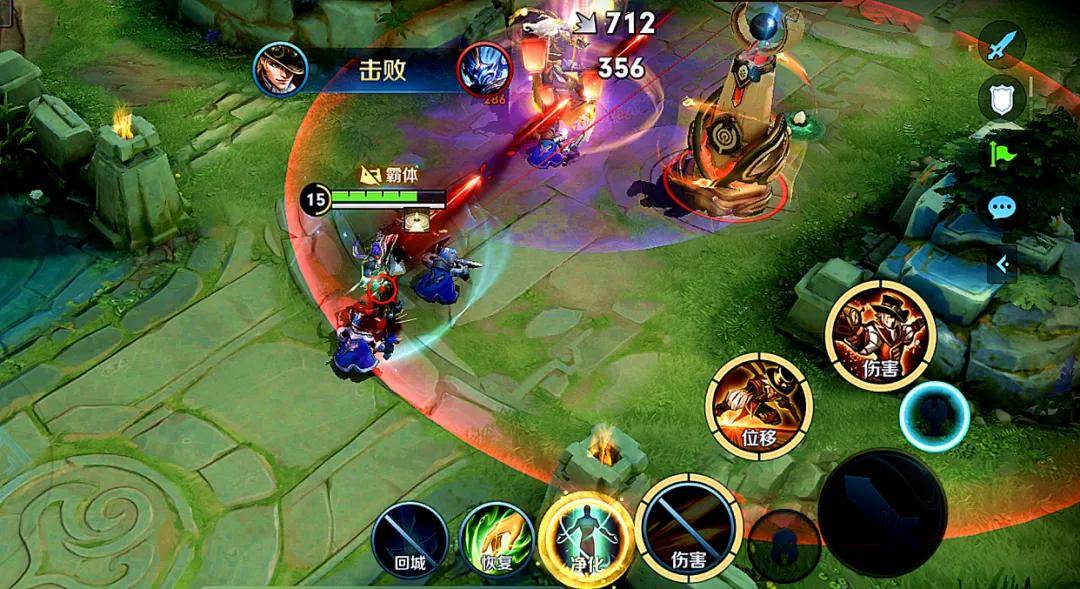Tap the crossed-out 伤害 skill button
1080x589 pixels.
tap(690, 533)
